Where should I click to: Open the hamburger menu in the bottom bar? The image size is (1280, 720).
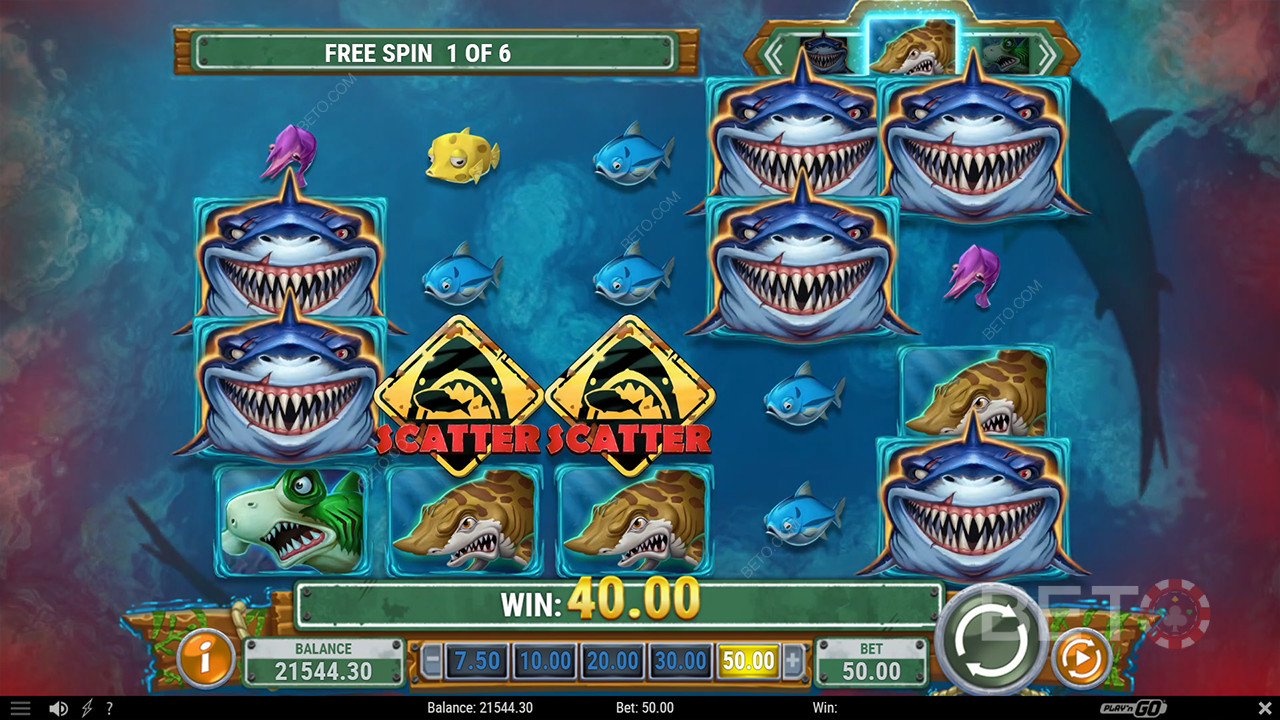[x=20, y=708]
